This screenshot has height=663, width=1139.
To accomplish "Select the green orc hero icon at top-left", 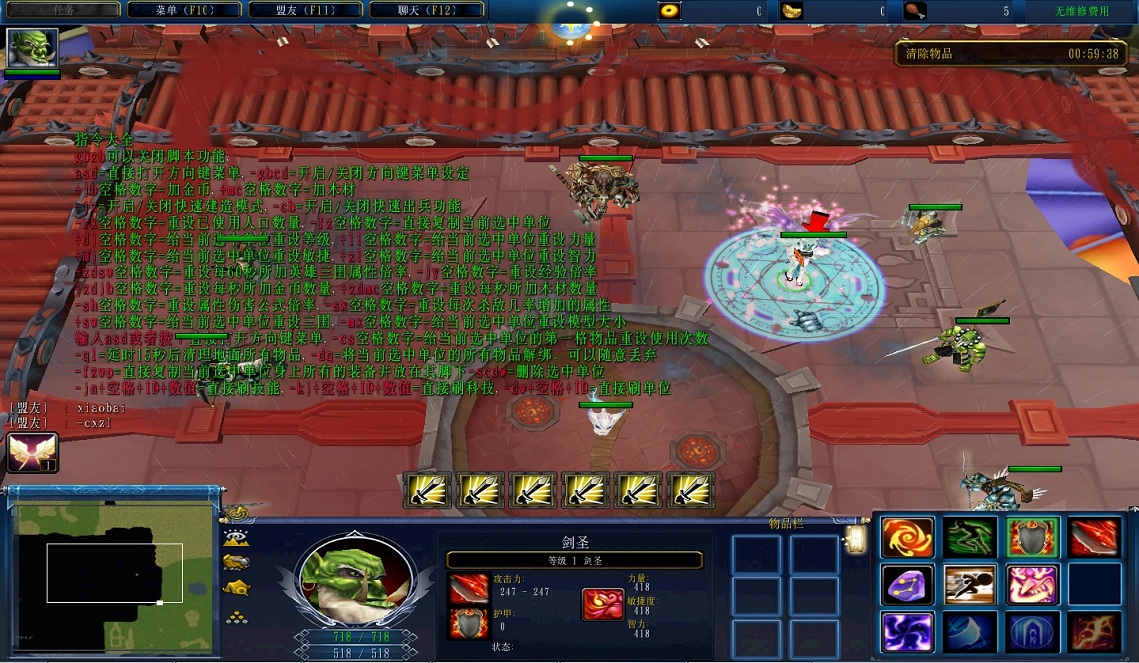I will coord(32,48).
